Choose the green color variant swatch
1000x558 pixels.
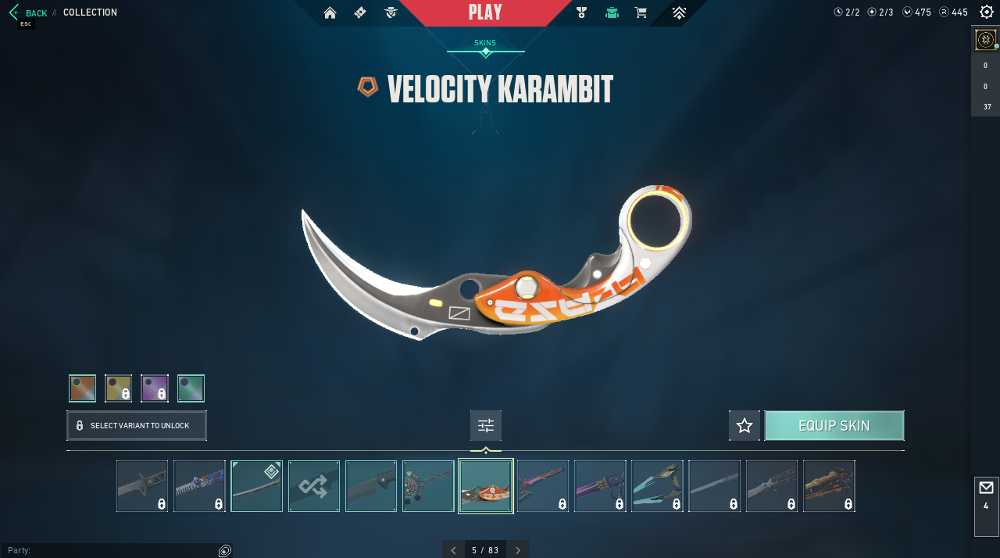(190, 388)
